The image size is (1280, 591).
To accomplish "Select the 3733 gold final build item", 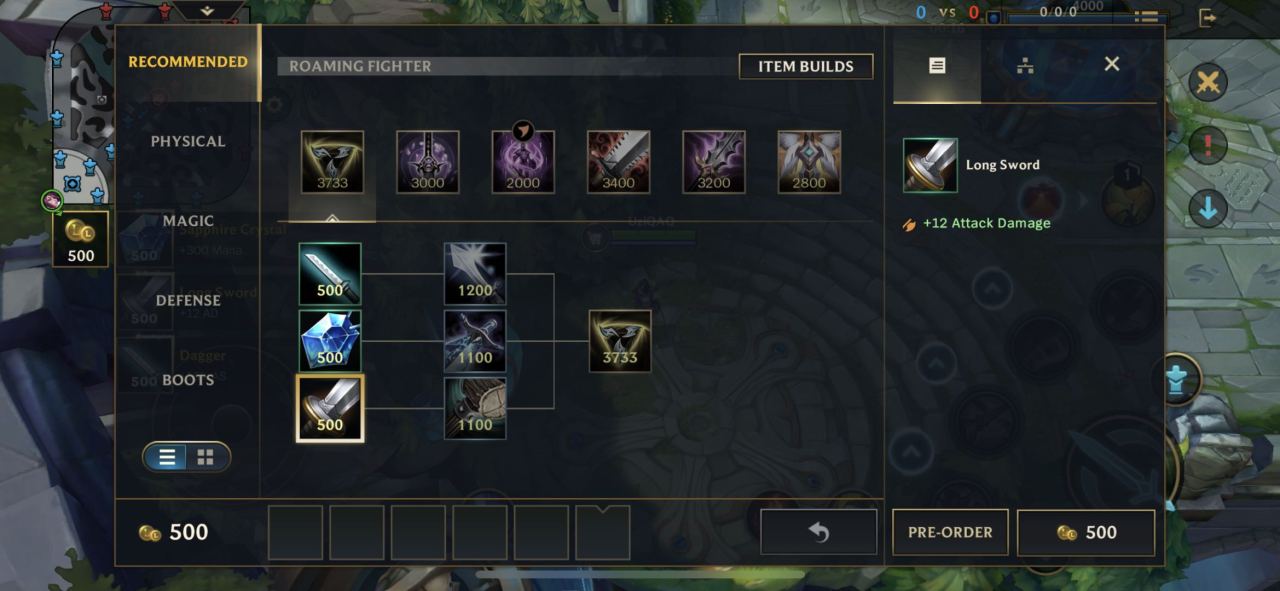I will point(620,340).
